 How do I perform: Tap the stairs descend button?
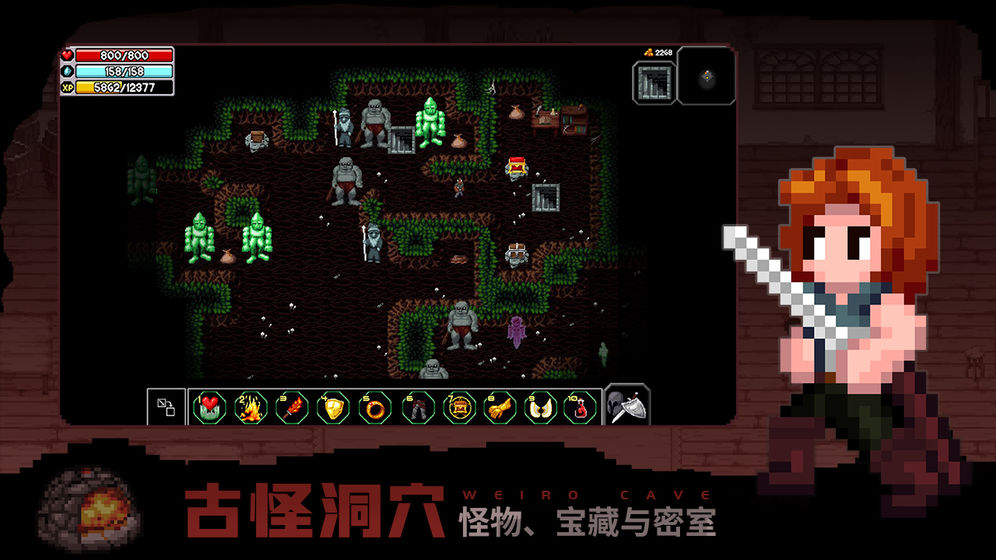(x=654, y=81)
